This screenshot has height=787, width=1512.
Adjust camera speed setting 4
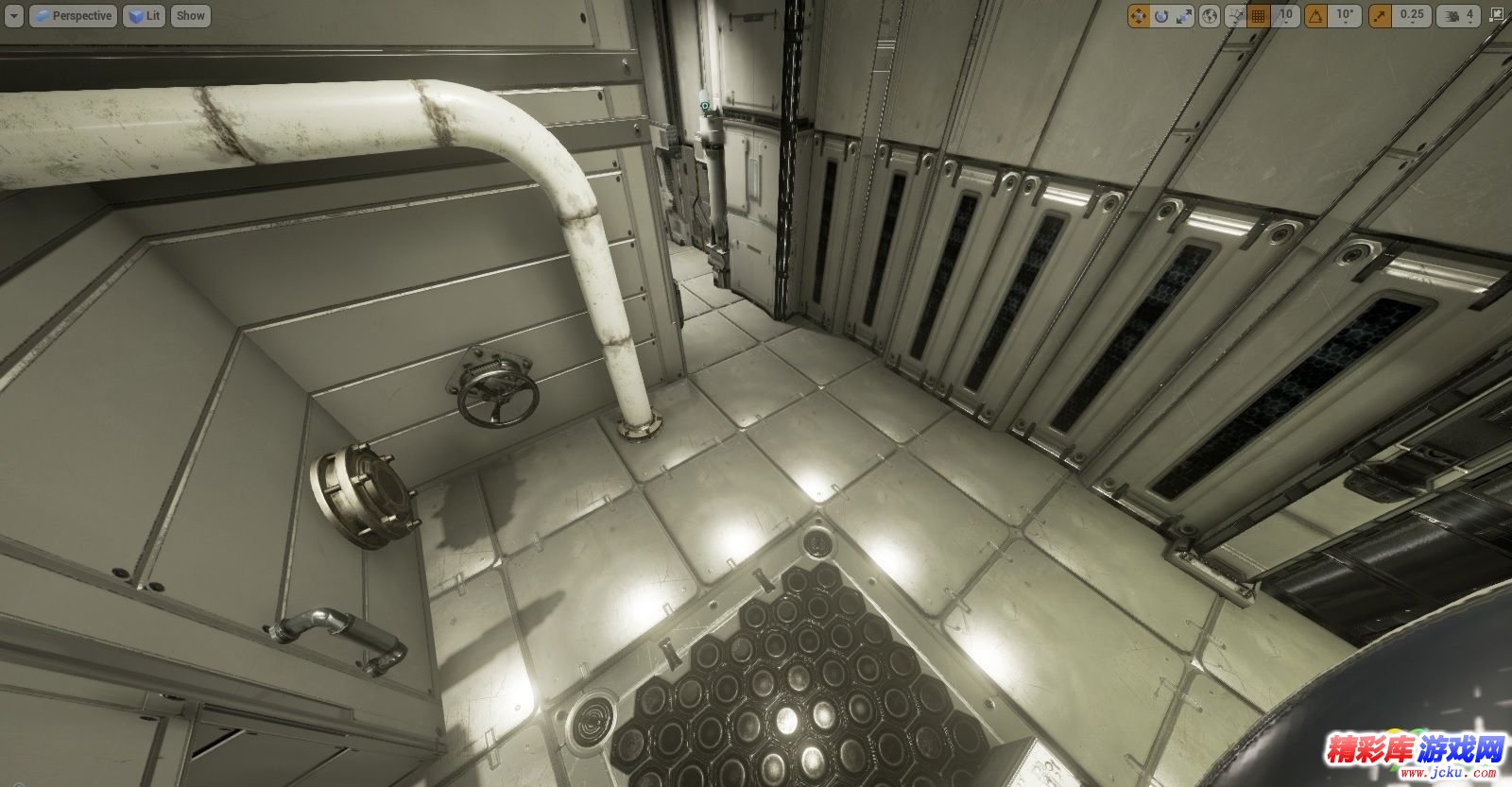pos(1458,16)
